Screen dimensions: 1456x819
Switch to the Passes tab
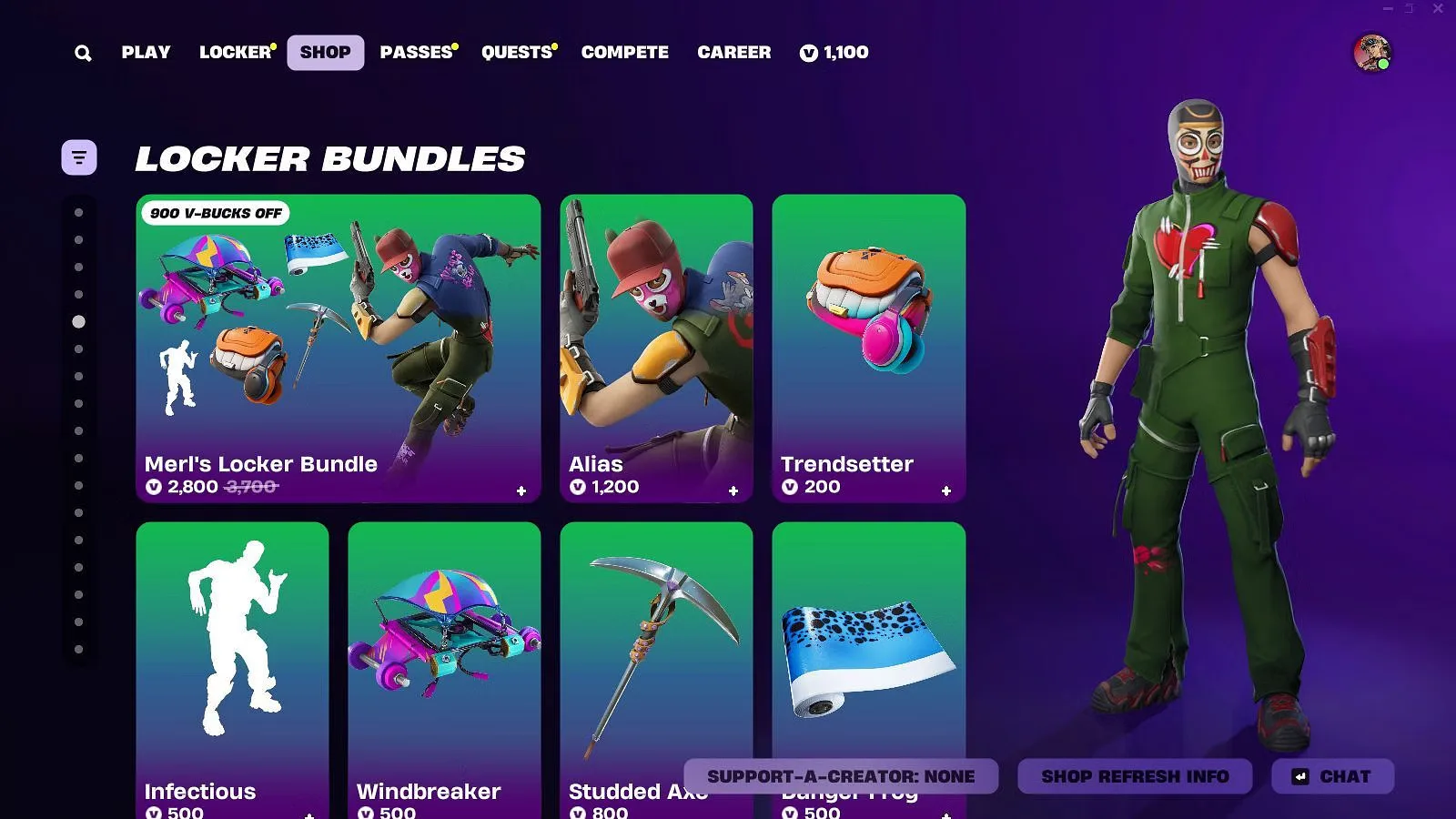pos(417,52)
